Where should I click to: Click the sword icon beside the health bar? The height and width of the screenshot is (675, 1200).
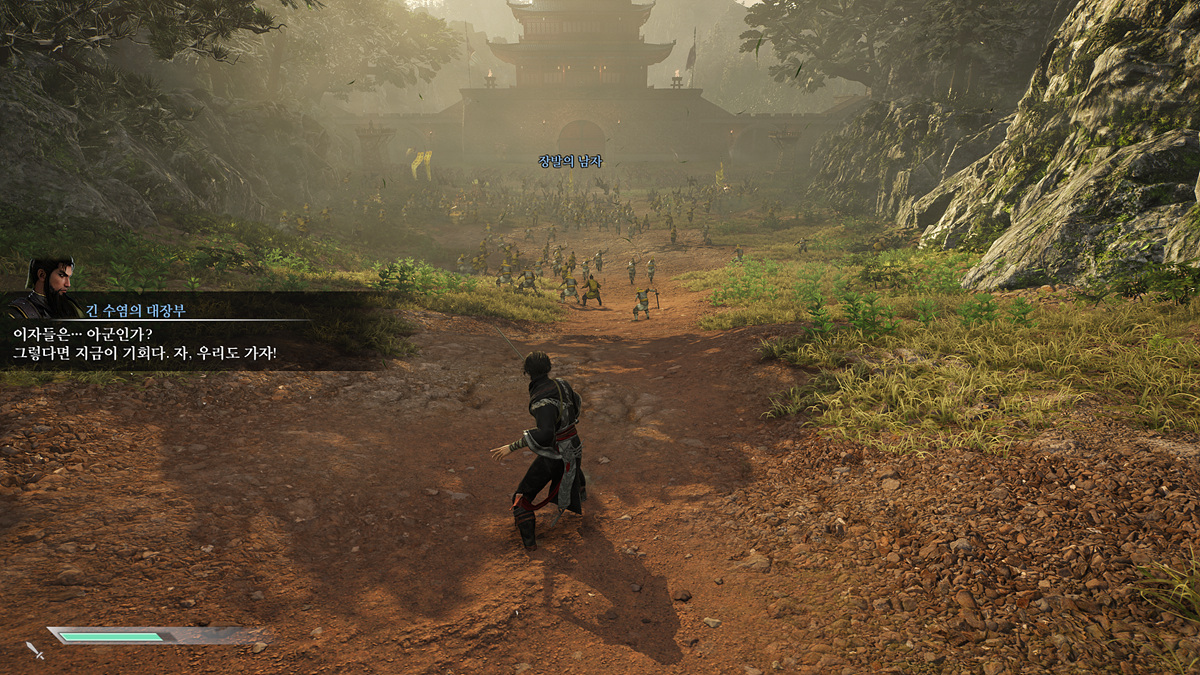(x=35, y=650)
